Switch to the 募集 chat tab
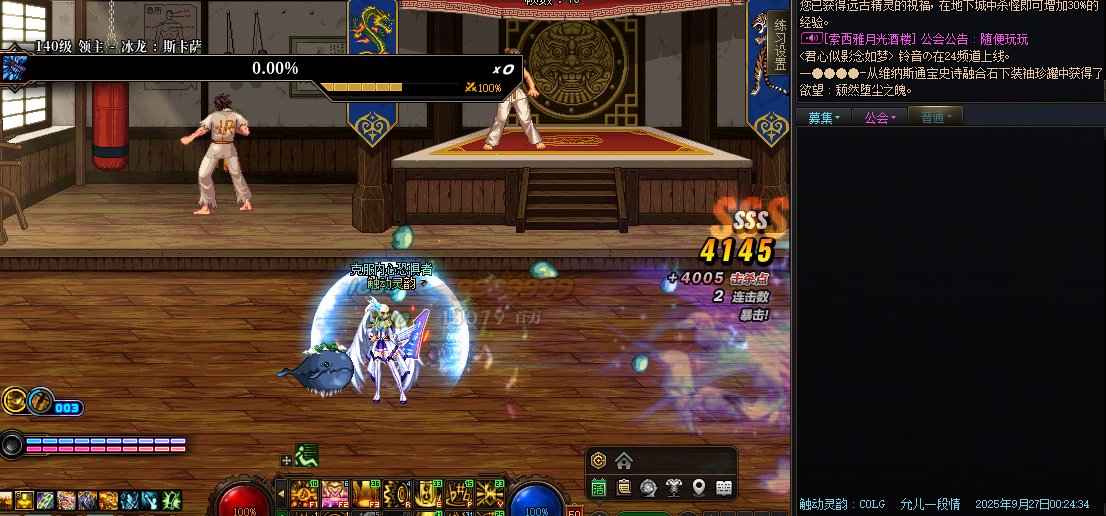This screenshot has width=1106, height=516. [x=824, y=118]
